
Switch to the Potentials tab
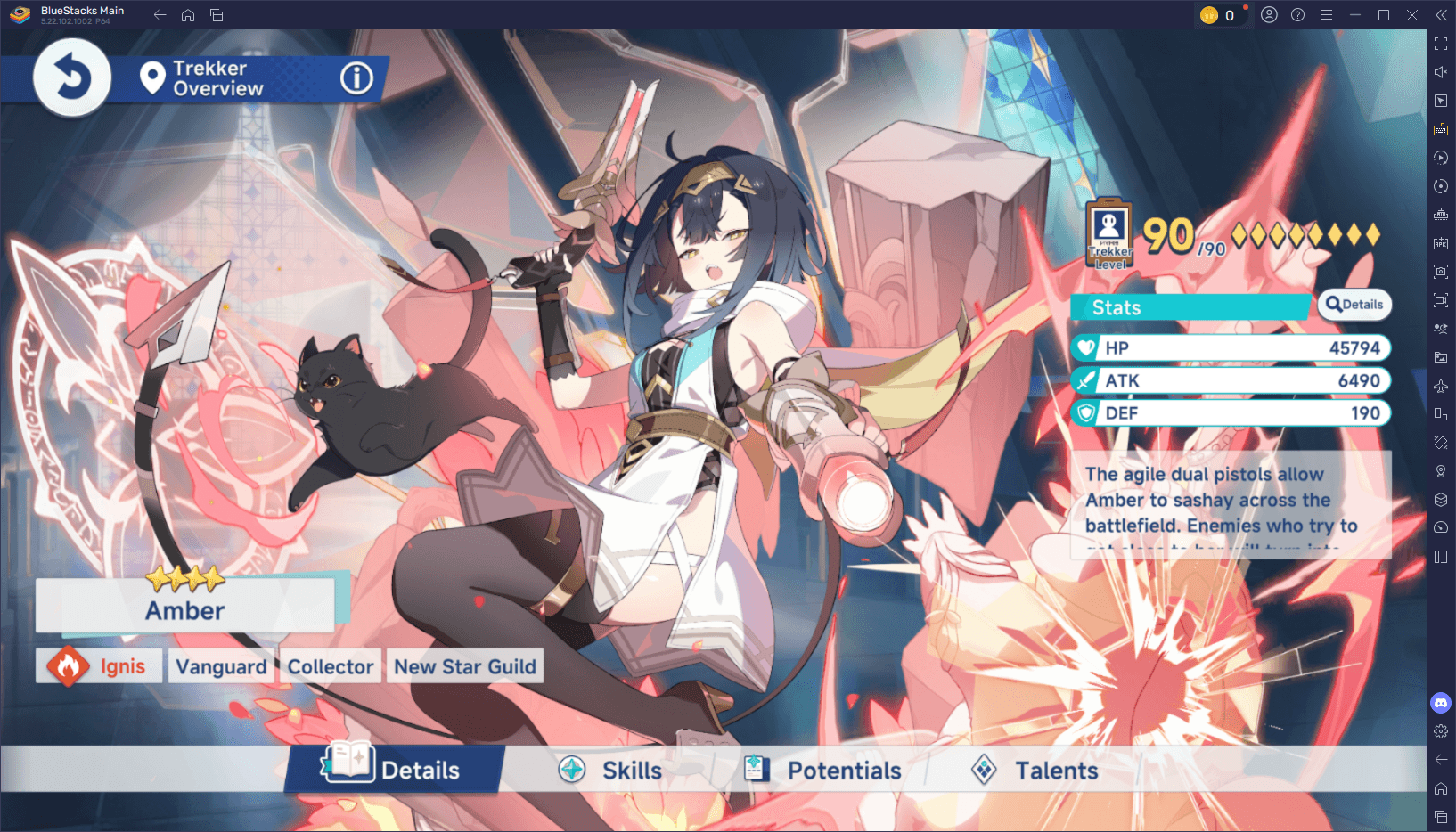click(822, 770)
